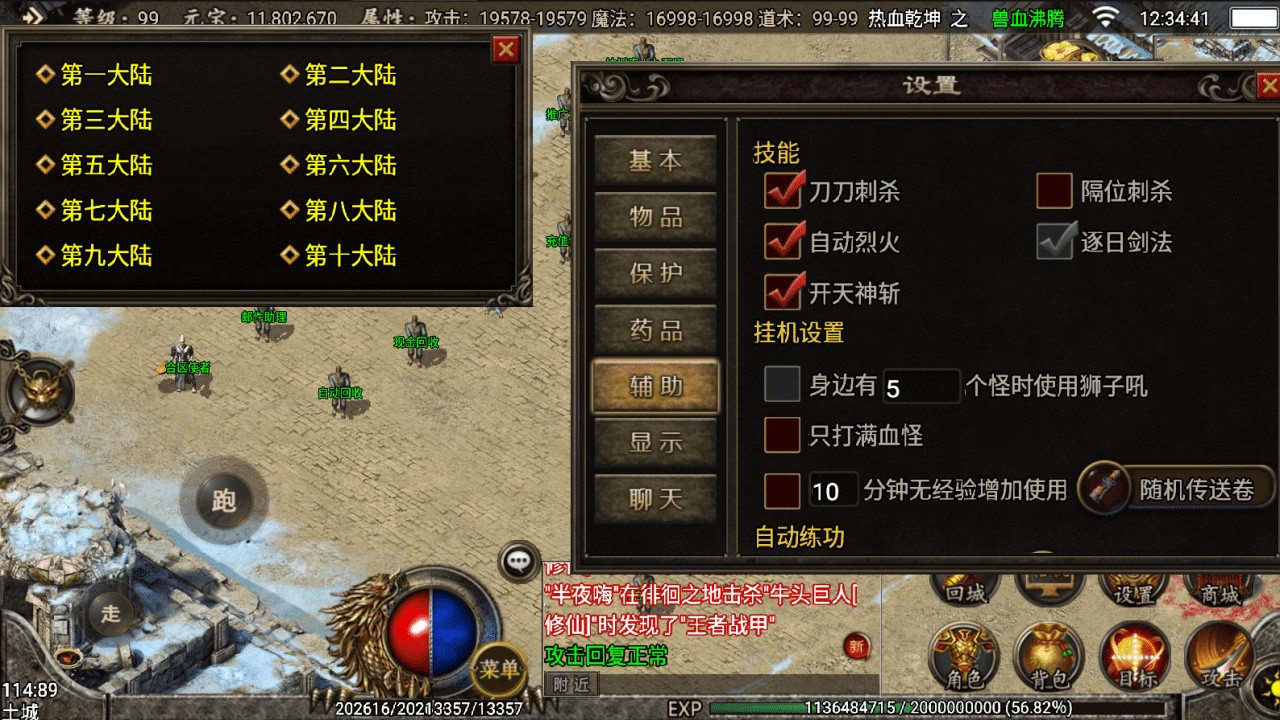Pick 第十大陆 in the continent list
This screenshot has width=1280, height=720.
pos(349,255)
